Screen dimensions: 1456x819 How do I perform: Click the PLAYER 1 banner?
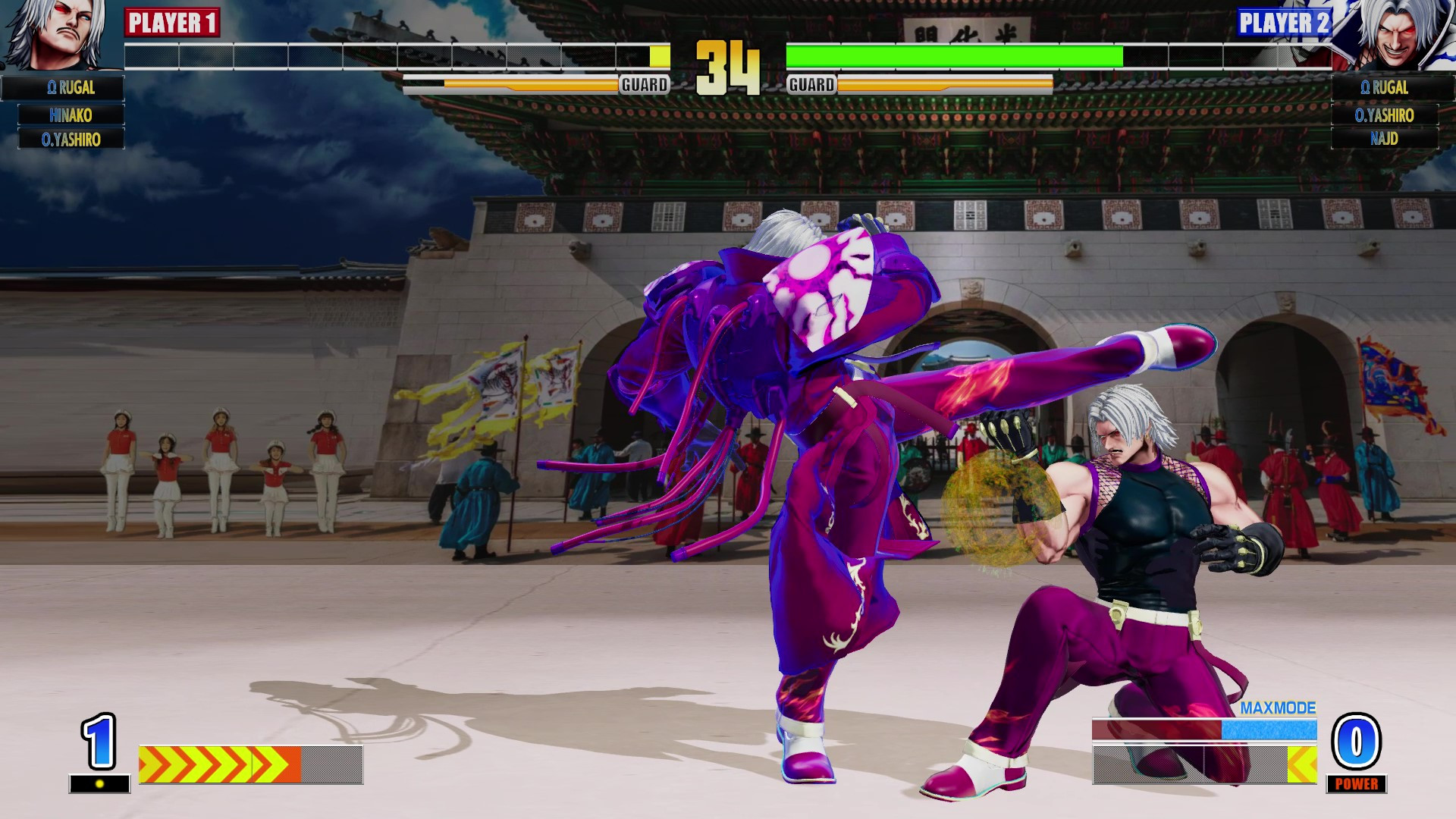coord(172,24)
